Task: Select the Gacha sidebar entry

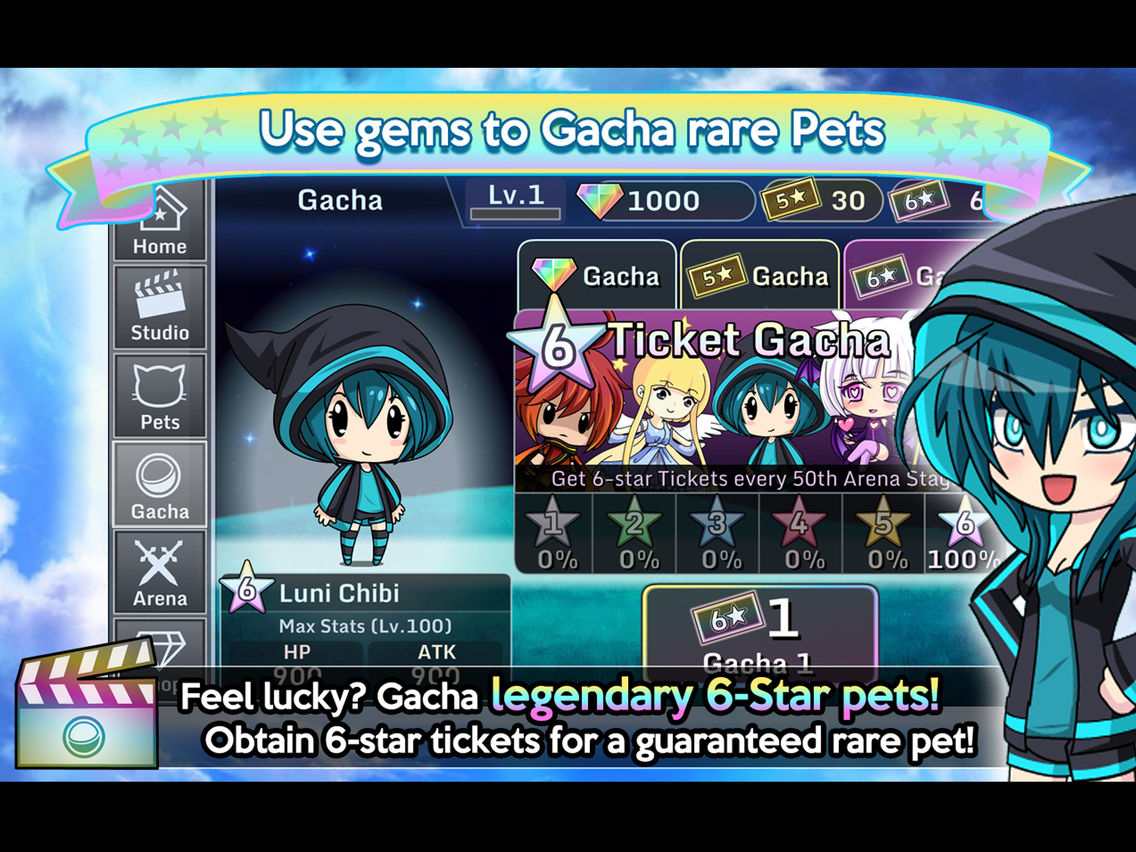Action: 160,485
